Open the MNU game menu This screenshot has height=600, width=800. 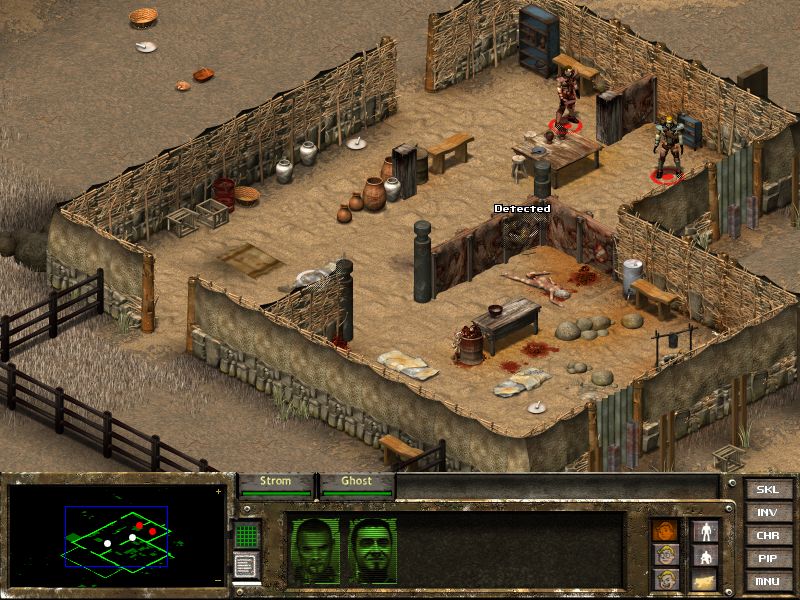[x=767, y=581]
